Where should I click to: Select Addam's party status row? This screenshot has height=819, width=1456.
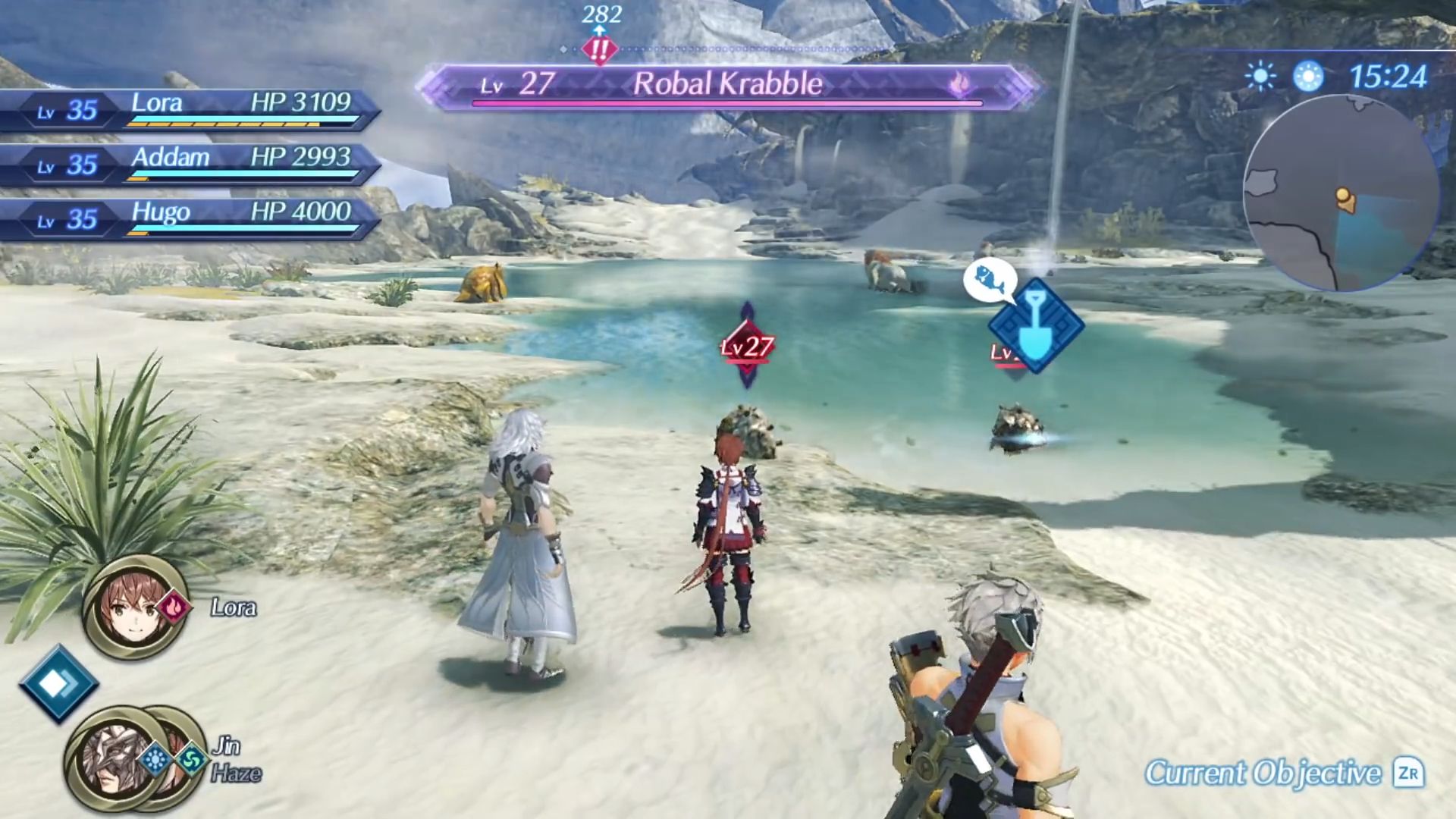click(190, 165)
